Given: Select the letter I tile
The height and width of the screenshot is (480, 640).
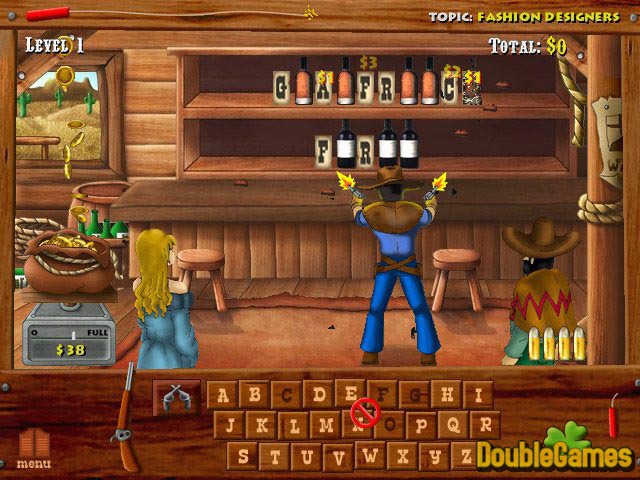Looking at the screenshot, I should coord(478,395).
